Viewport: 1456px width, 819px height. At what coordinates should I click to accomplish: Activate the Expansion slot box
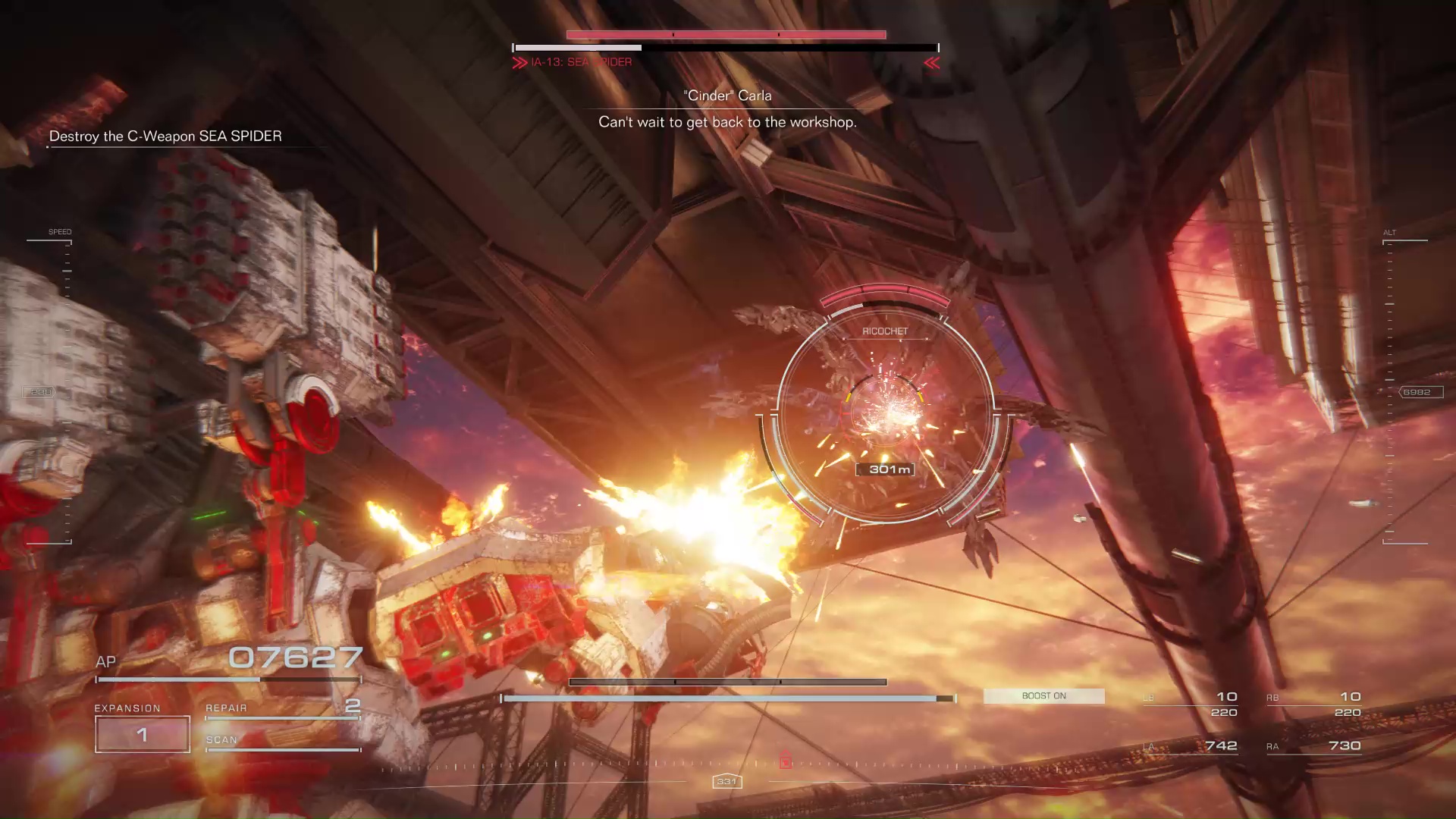pos(143,734)
